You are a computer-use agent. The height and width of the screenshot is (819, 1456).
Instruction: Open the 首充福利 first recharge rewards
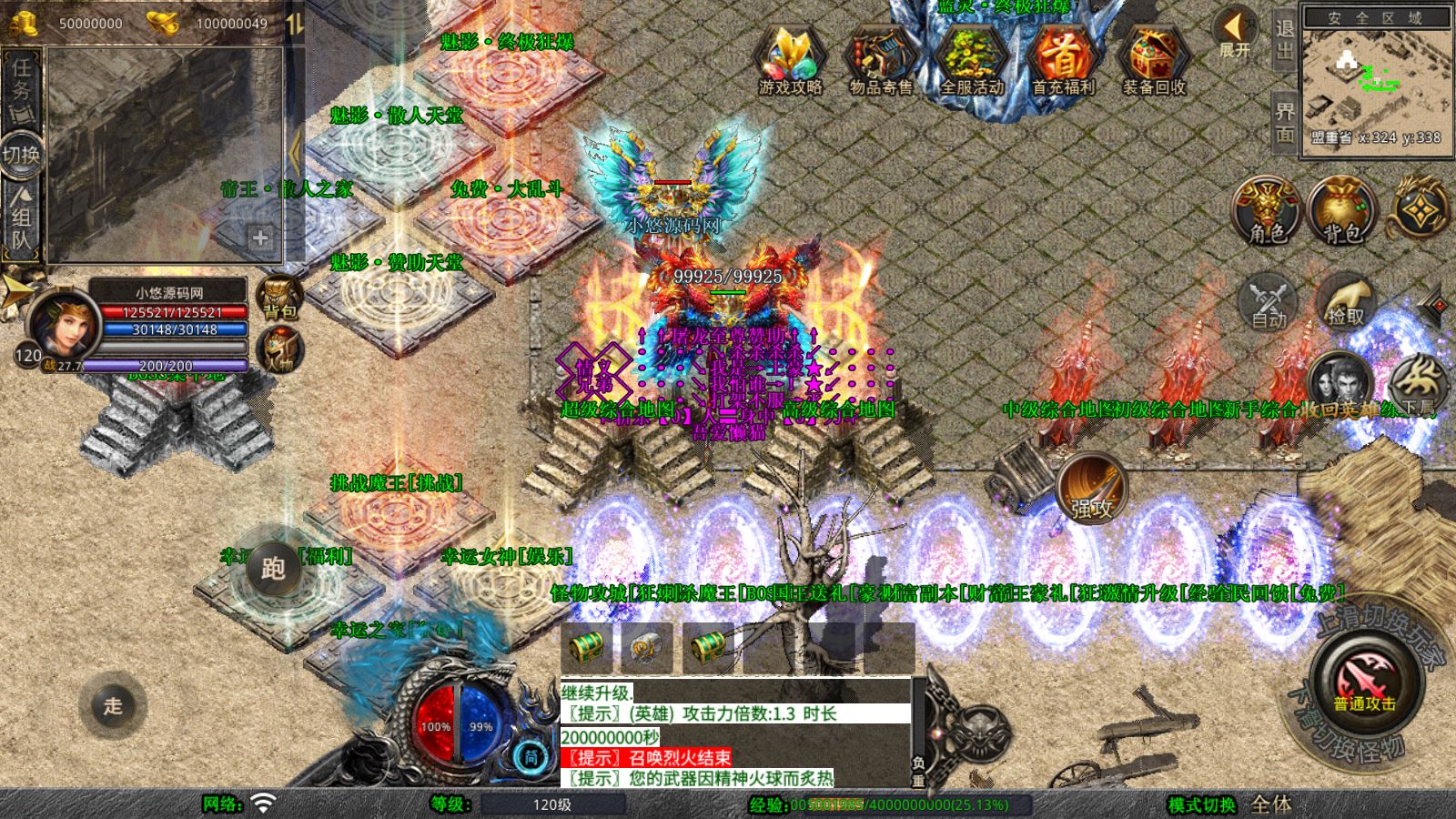pos(1063,62)
